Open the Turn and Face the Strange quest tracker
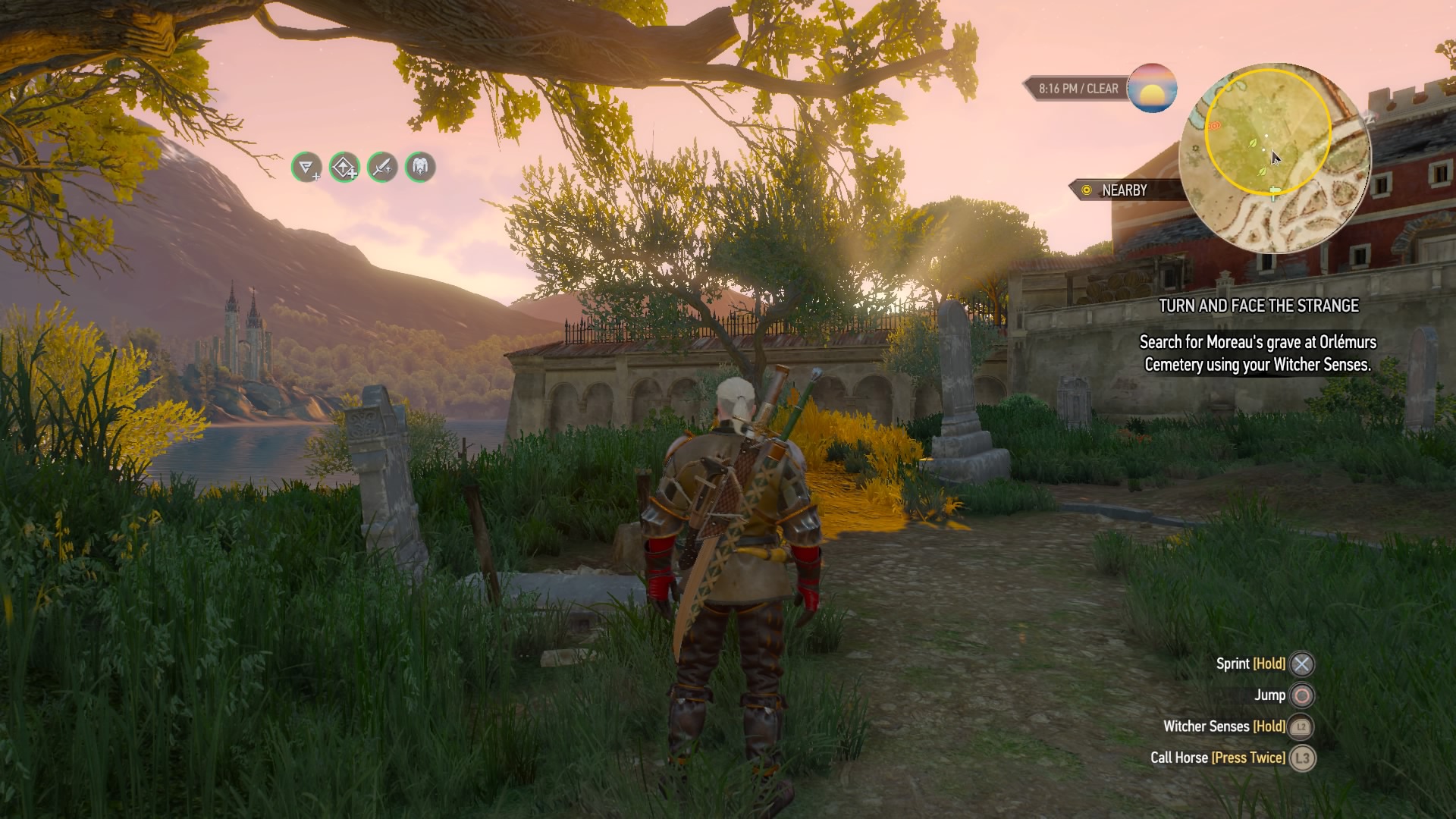The width and height of the screenshot is (1456, 819). pos(1258,306)
